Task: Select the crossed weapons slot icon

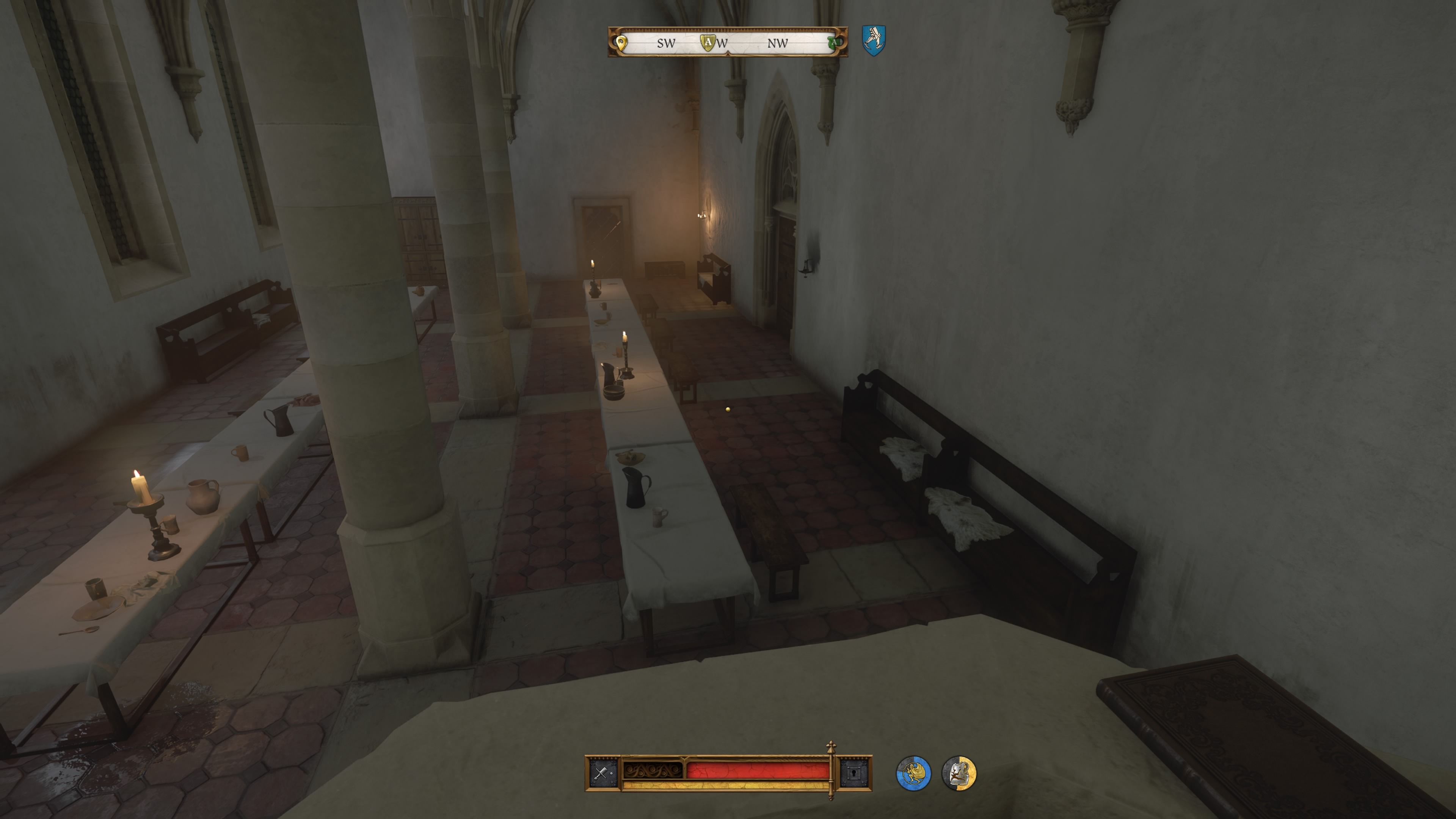Action: (601, 773)
